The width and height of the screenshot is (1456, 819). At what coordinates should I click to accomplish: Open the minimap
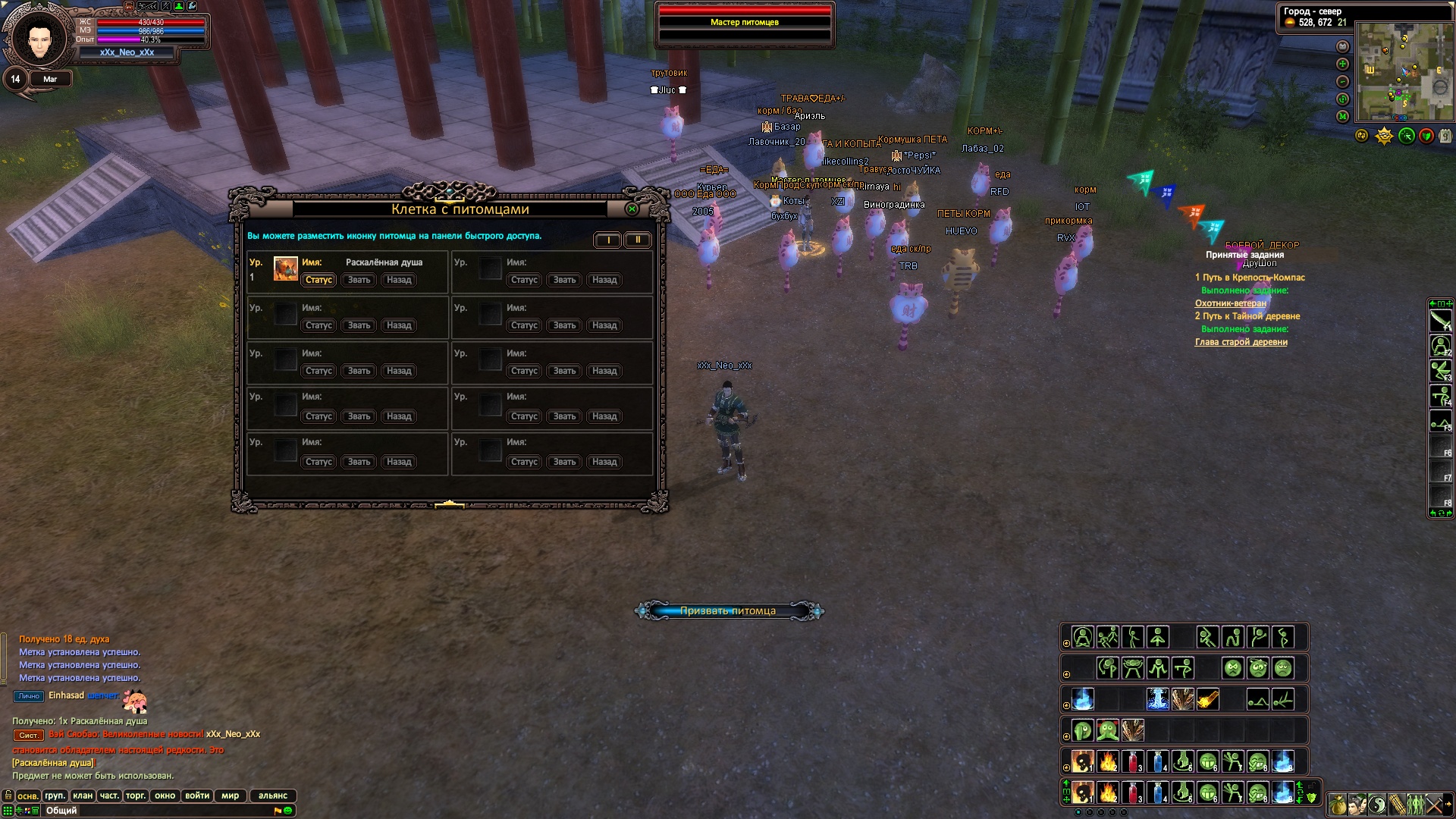pyautogui.click(x=1404, y=72)
